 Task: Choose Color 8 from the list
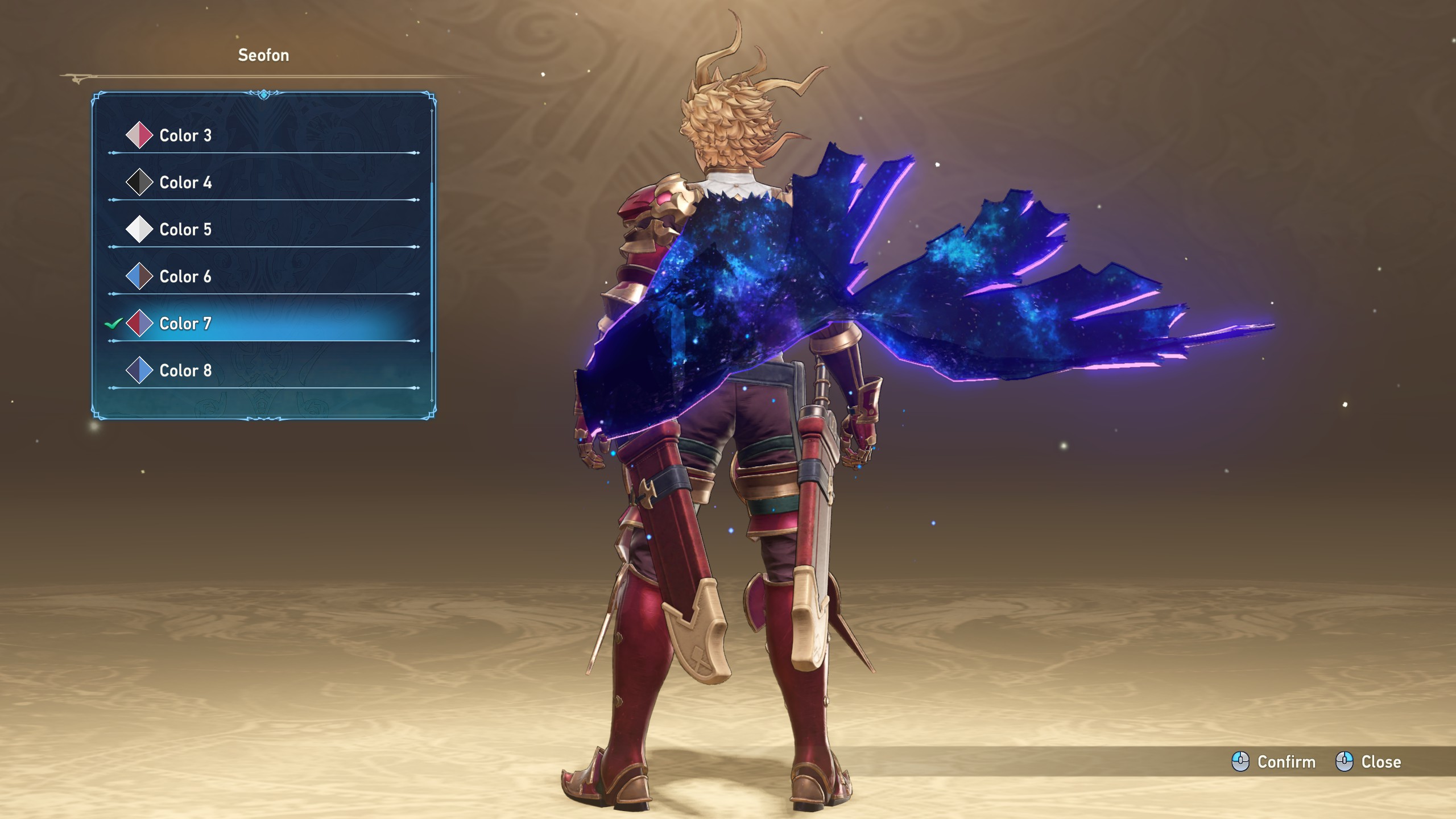tap(185, 371)
